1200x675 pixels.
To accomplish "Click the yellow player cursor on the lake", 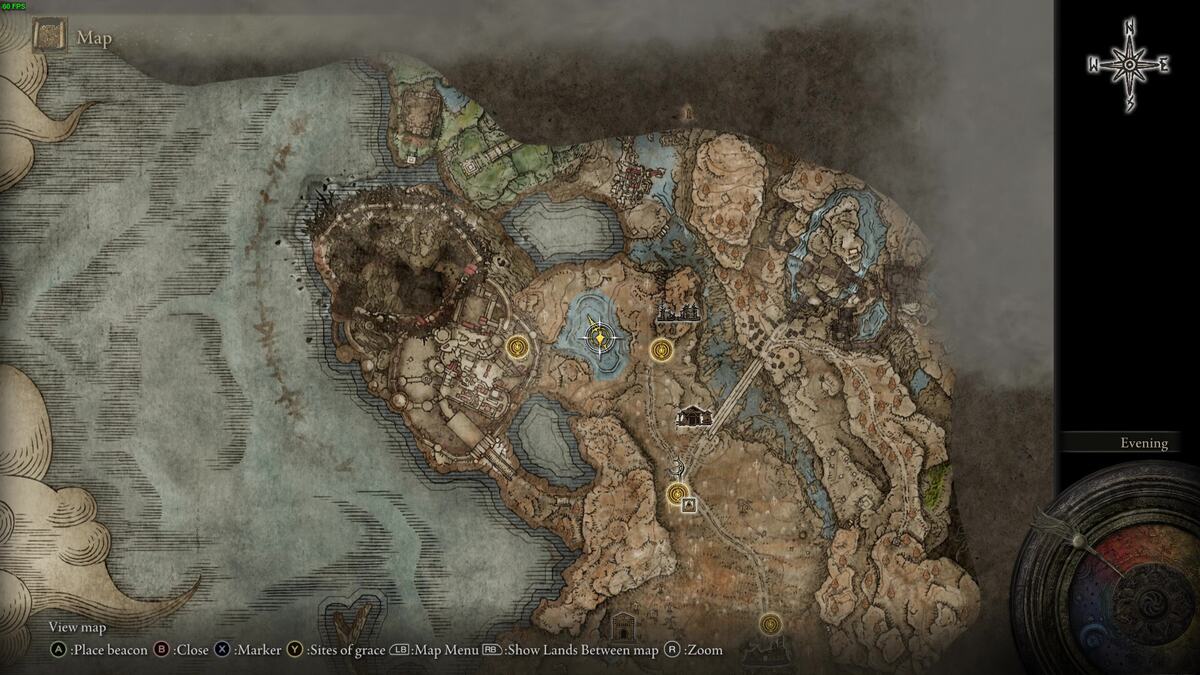I will pyautogui.click(x=598, y=338).
